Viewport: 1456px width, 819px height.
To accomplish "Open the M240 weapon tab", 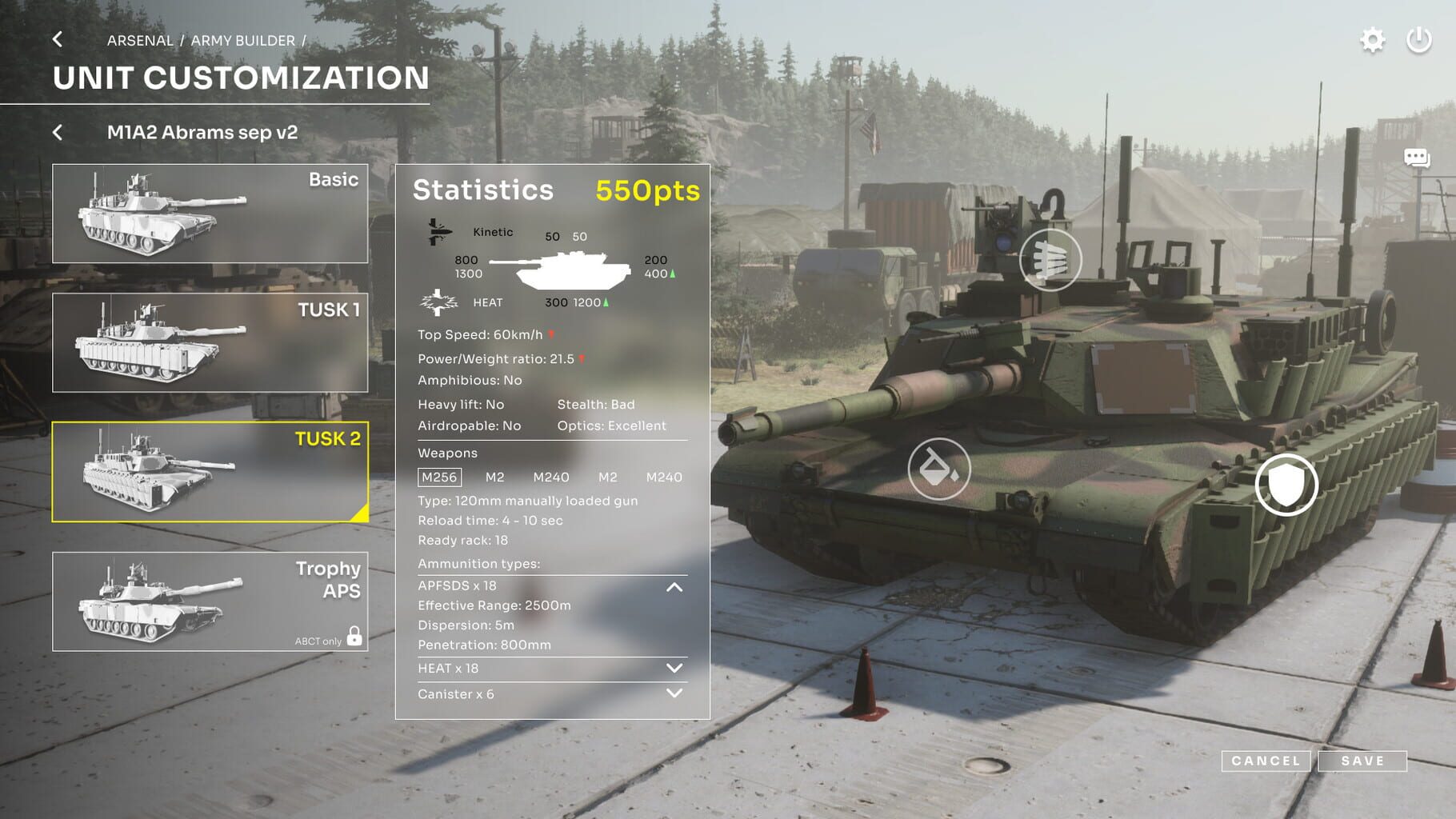I will click(552, 477).
